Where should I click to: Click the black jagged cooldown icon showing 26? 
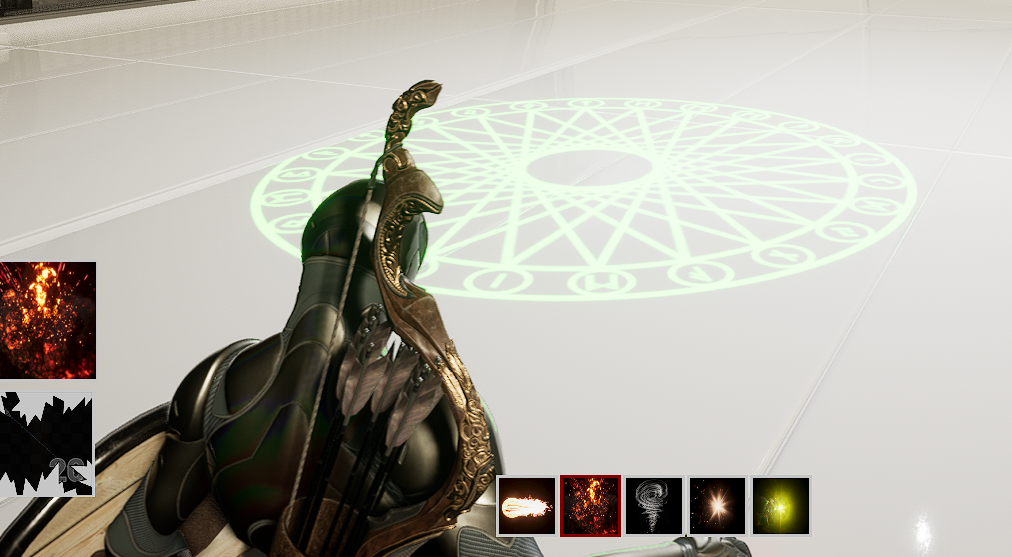[47, 445]
